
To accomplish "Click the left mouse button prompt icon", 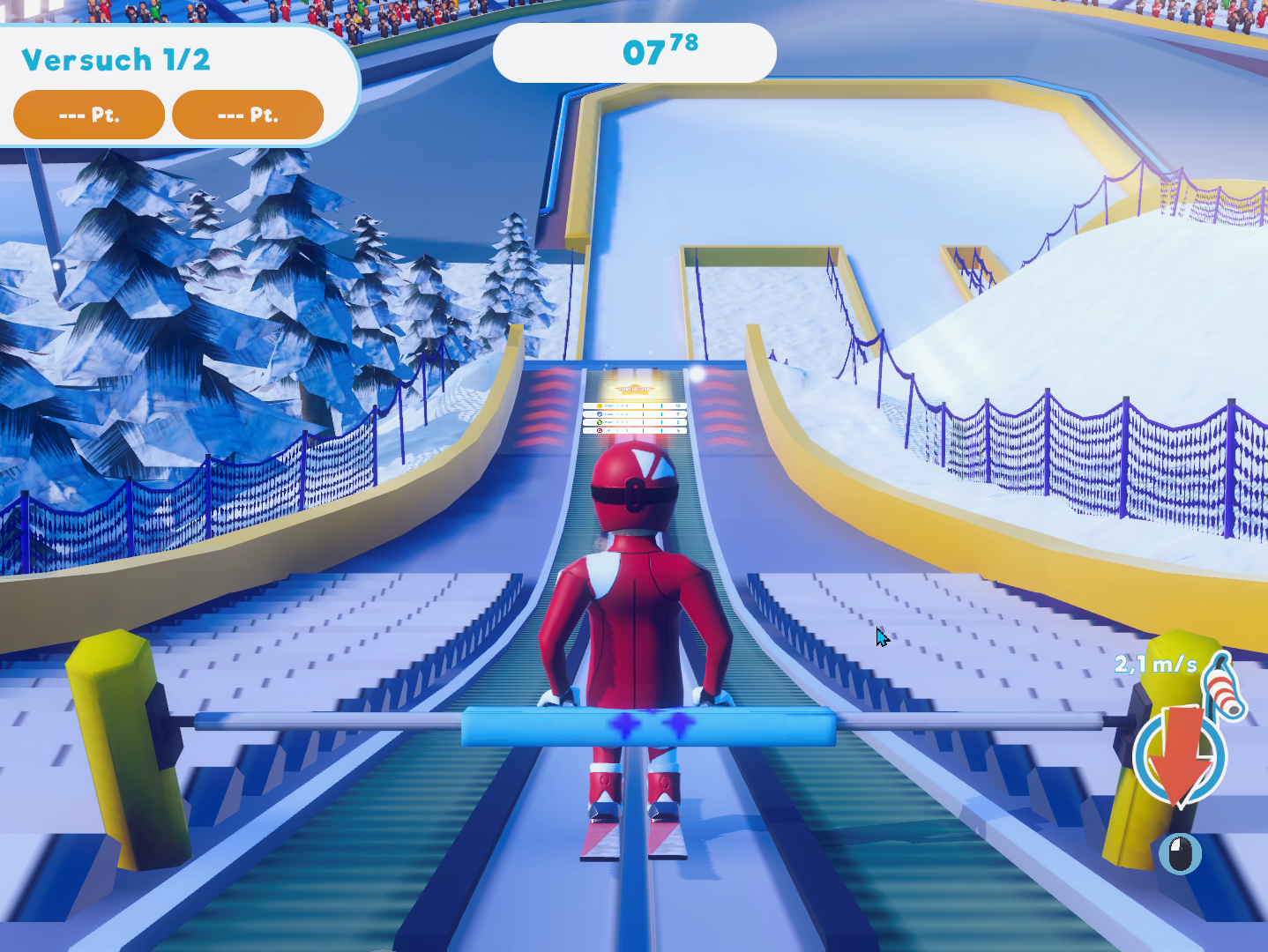I will pos(1179,853).
